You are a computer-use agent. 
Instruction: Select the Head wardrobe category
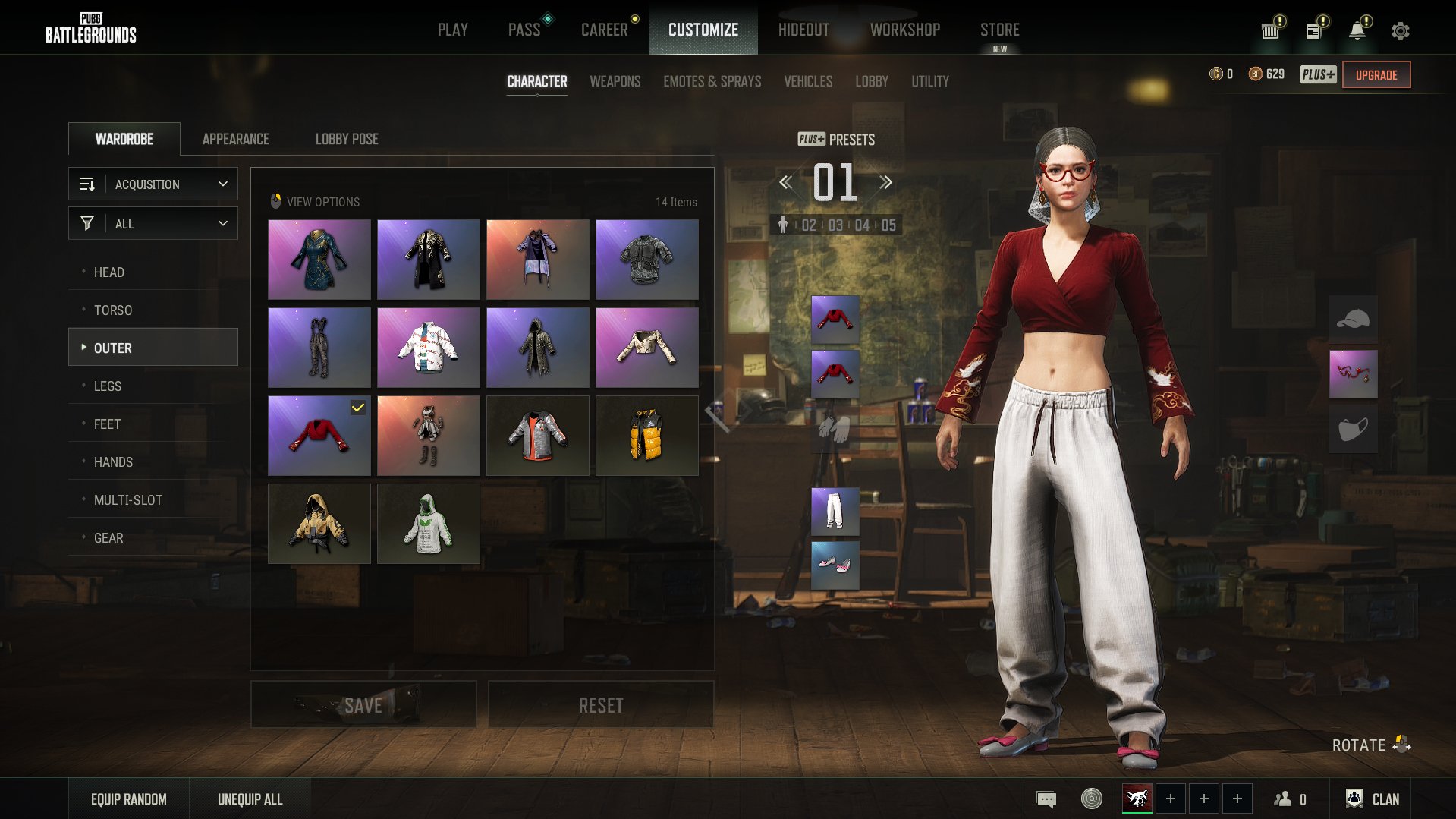click(108, 272)
